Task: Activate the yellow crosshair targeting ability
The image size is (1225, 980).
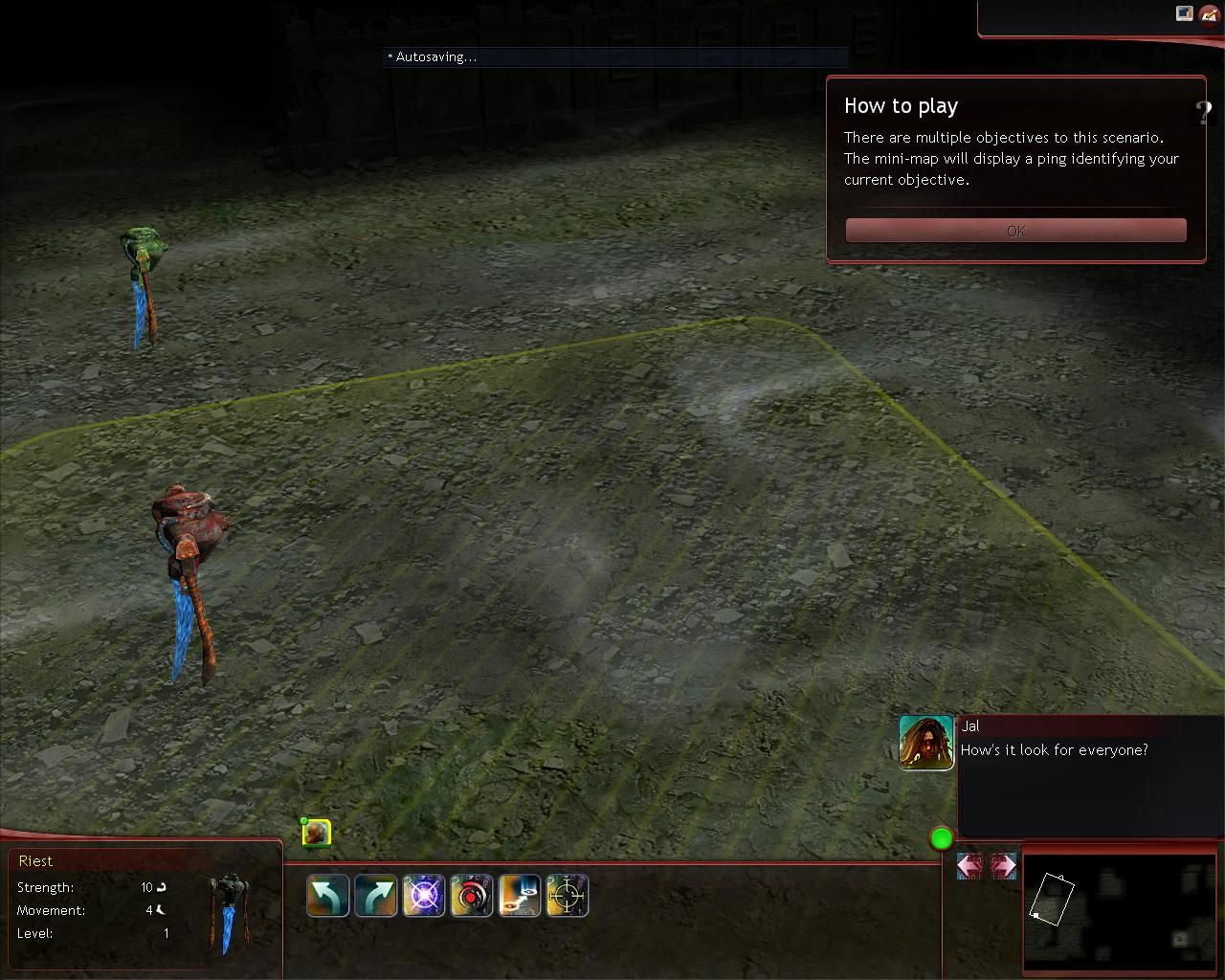Action: point(568,897)
